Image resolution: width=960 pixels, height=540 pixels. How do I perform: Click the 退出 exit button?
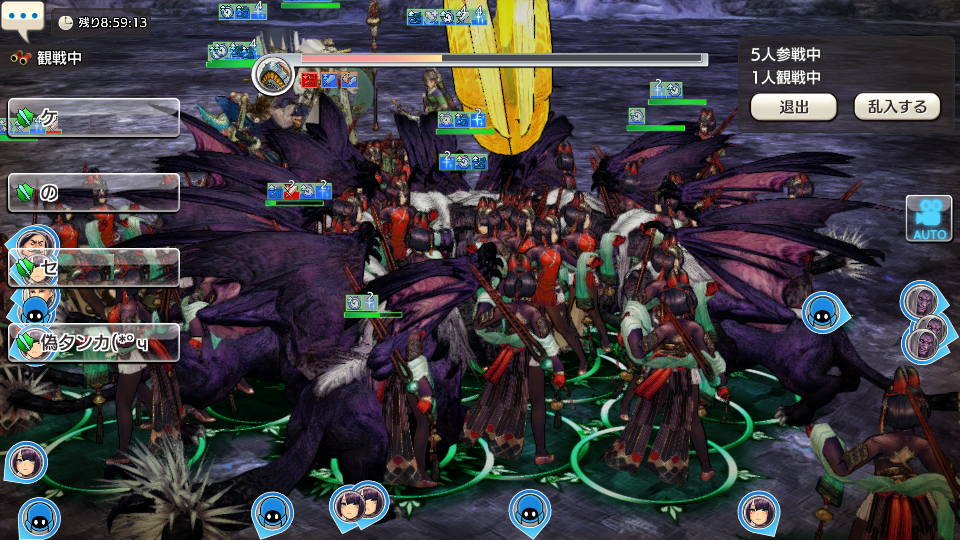[x=793, y=107]
